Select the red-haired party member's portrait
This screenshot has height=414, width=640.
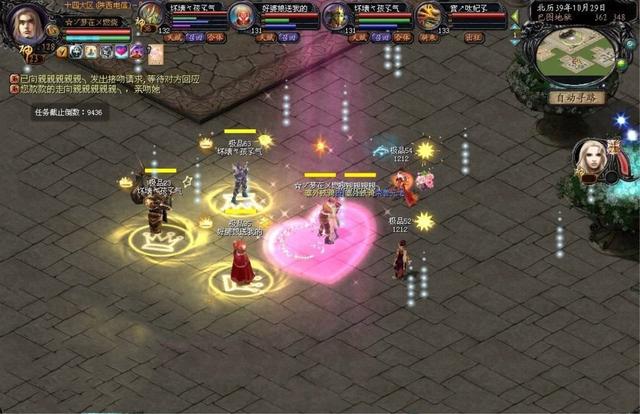(x=241, y=14)
